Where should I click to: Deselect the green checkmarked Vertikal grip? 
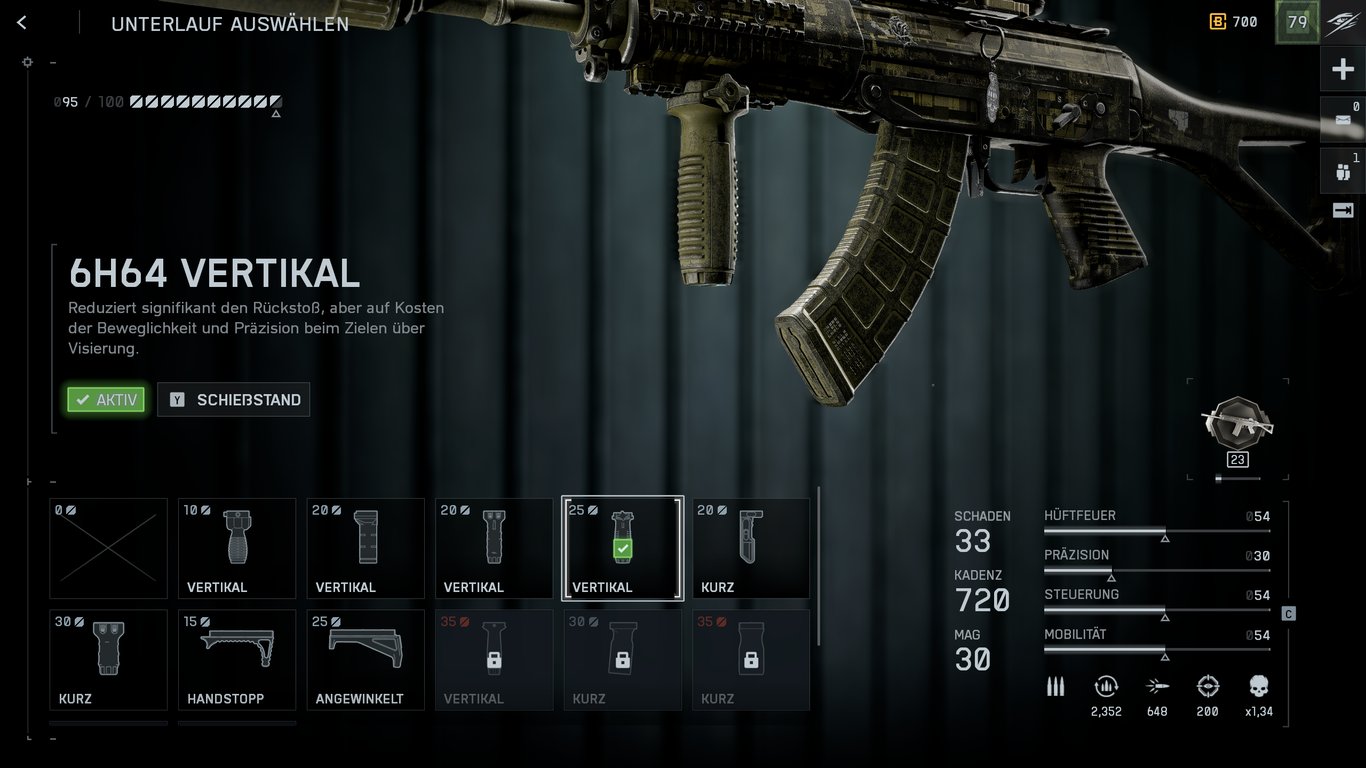[622, 548]
